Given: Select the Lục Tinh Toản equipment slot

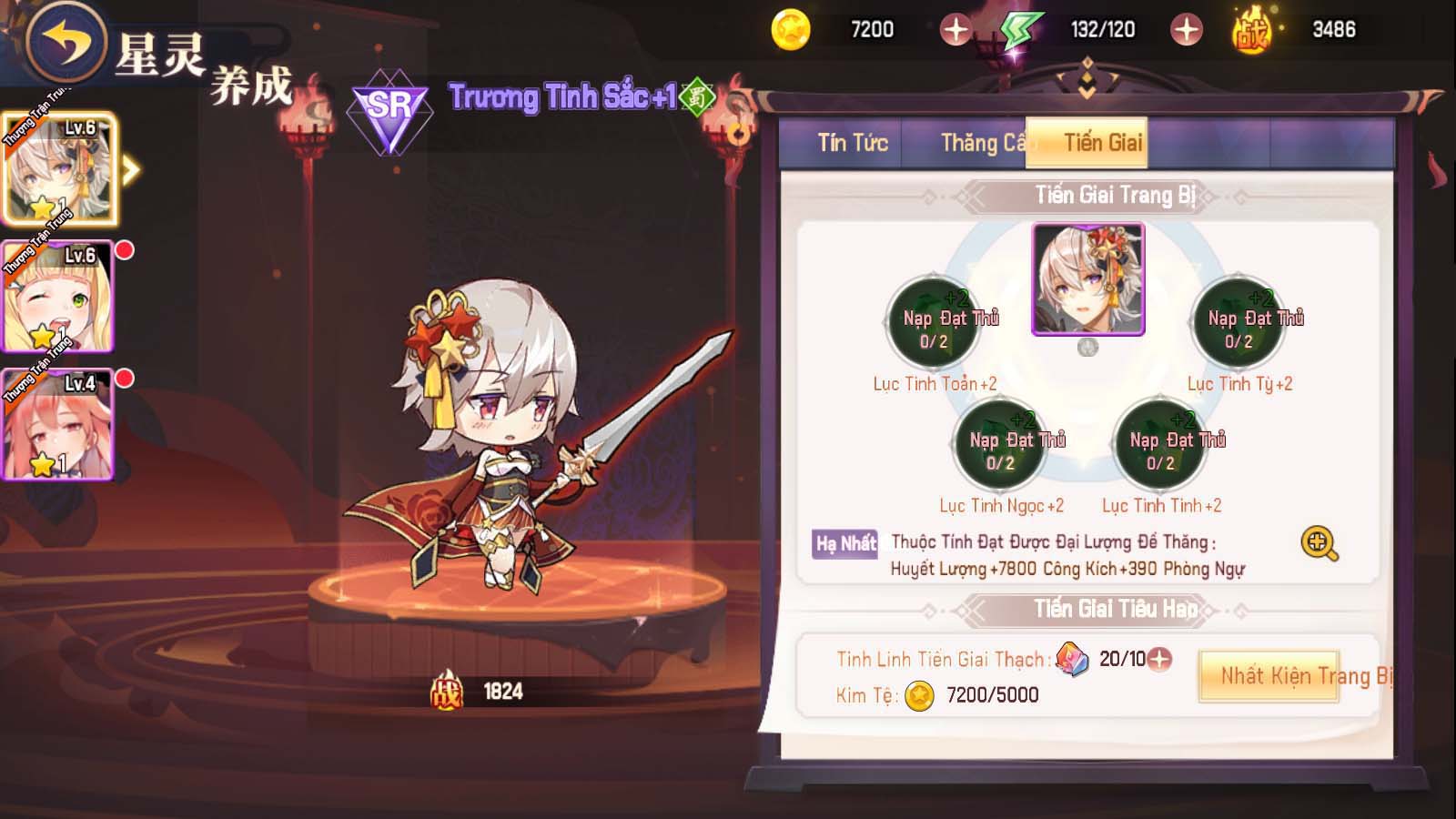Looking at the screenshot, I should pos(934,322).
